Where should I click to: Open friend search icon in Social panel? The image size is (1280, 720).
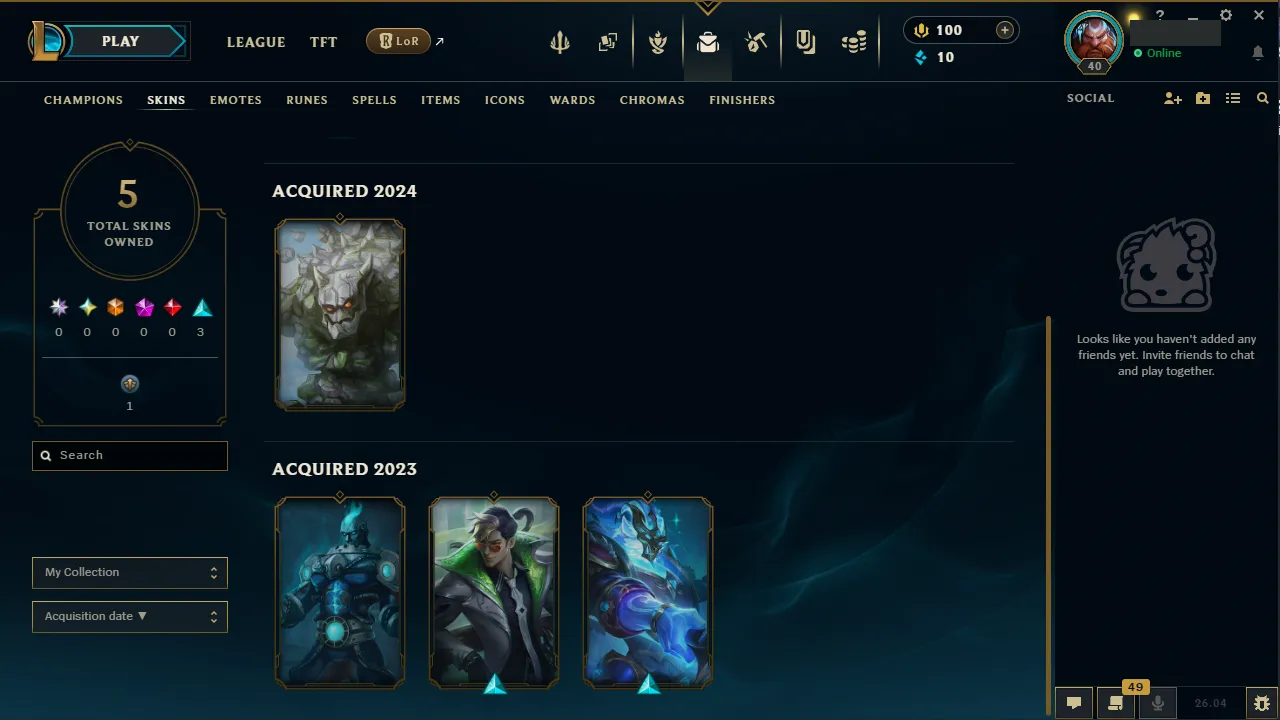point(1262,98)
